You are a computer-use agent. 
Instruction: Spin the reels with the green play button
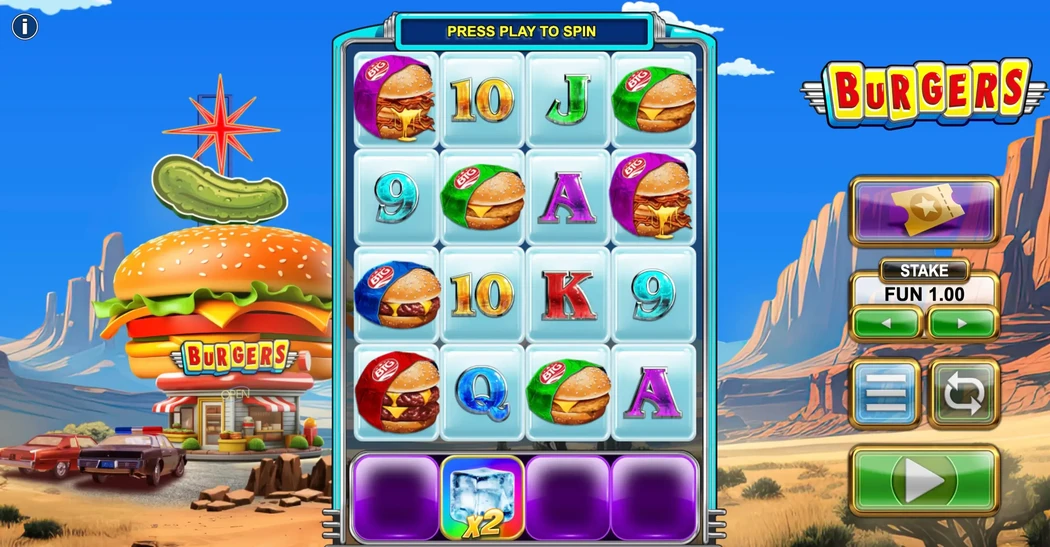pyautogui.click(x=924, y=481)
